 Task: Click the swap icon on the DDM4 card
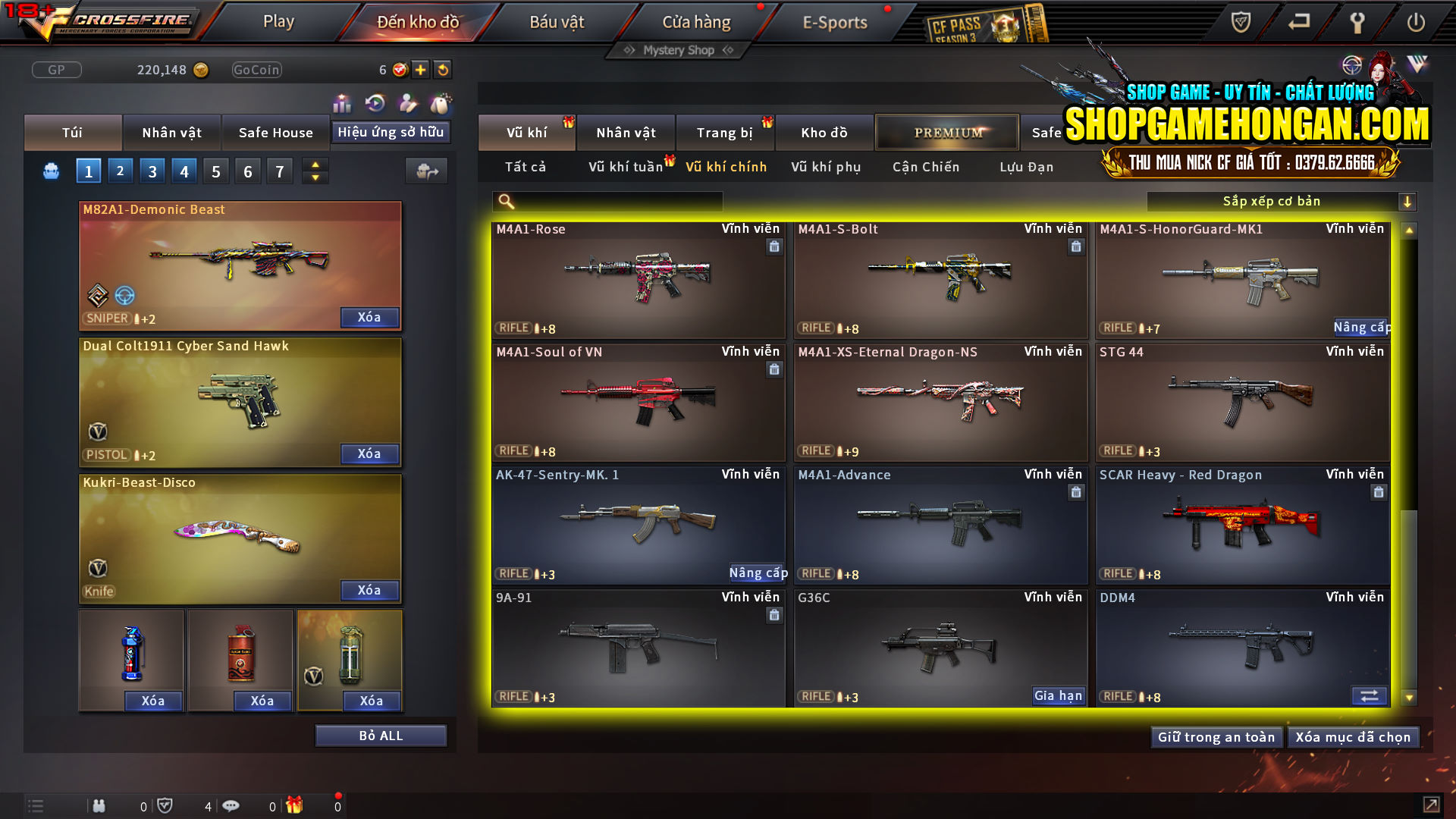click(x=1370, y=695)
